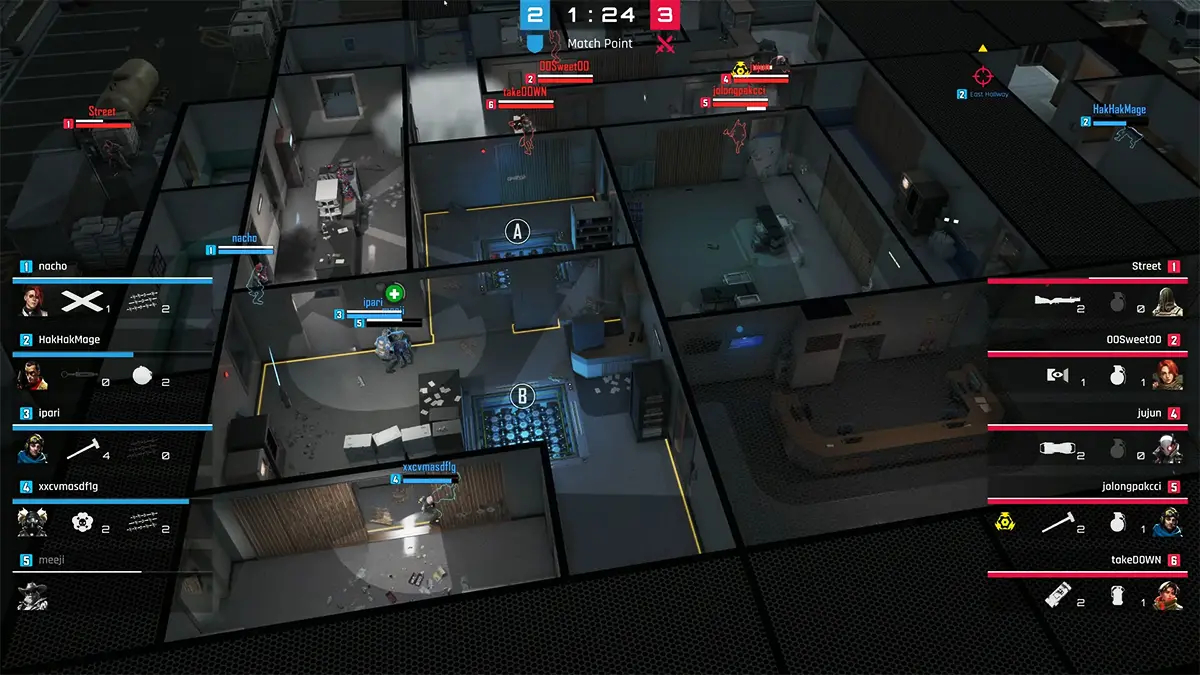Screen dimensions: 1200x675
Task: Select jolongpakcci's portrait in the red roster
Action: pyautogui.click(x=1166, y=522)
